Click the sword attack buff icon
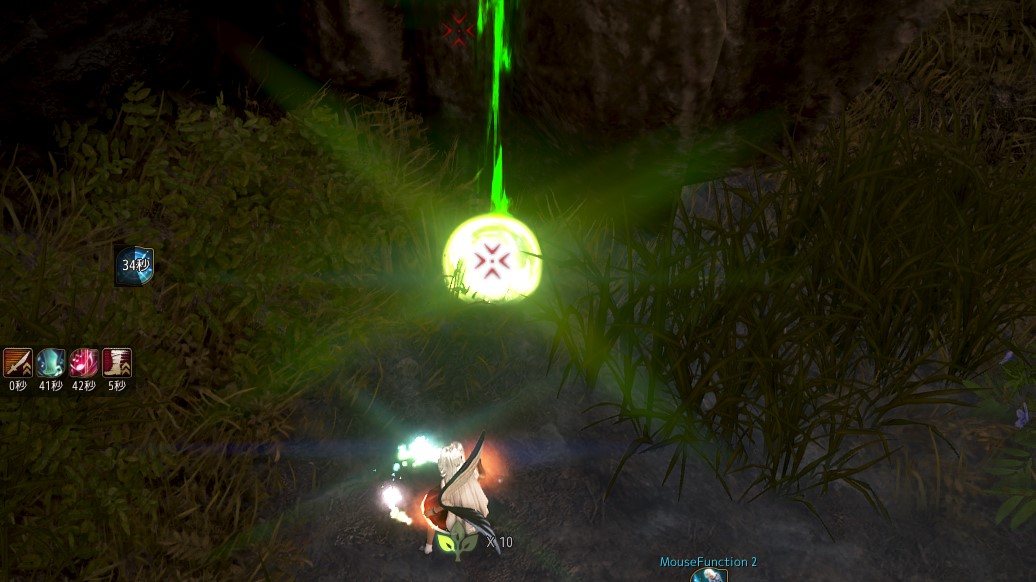Screen dimensions: 1036x582 pyautogui.click(x=18, y=362)
